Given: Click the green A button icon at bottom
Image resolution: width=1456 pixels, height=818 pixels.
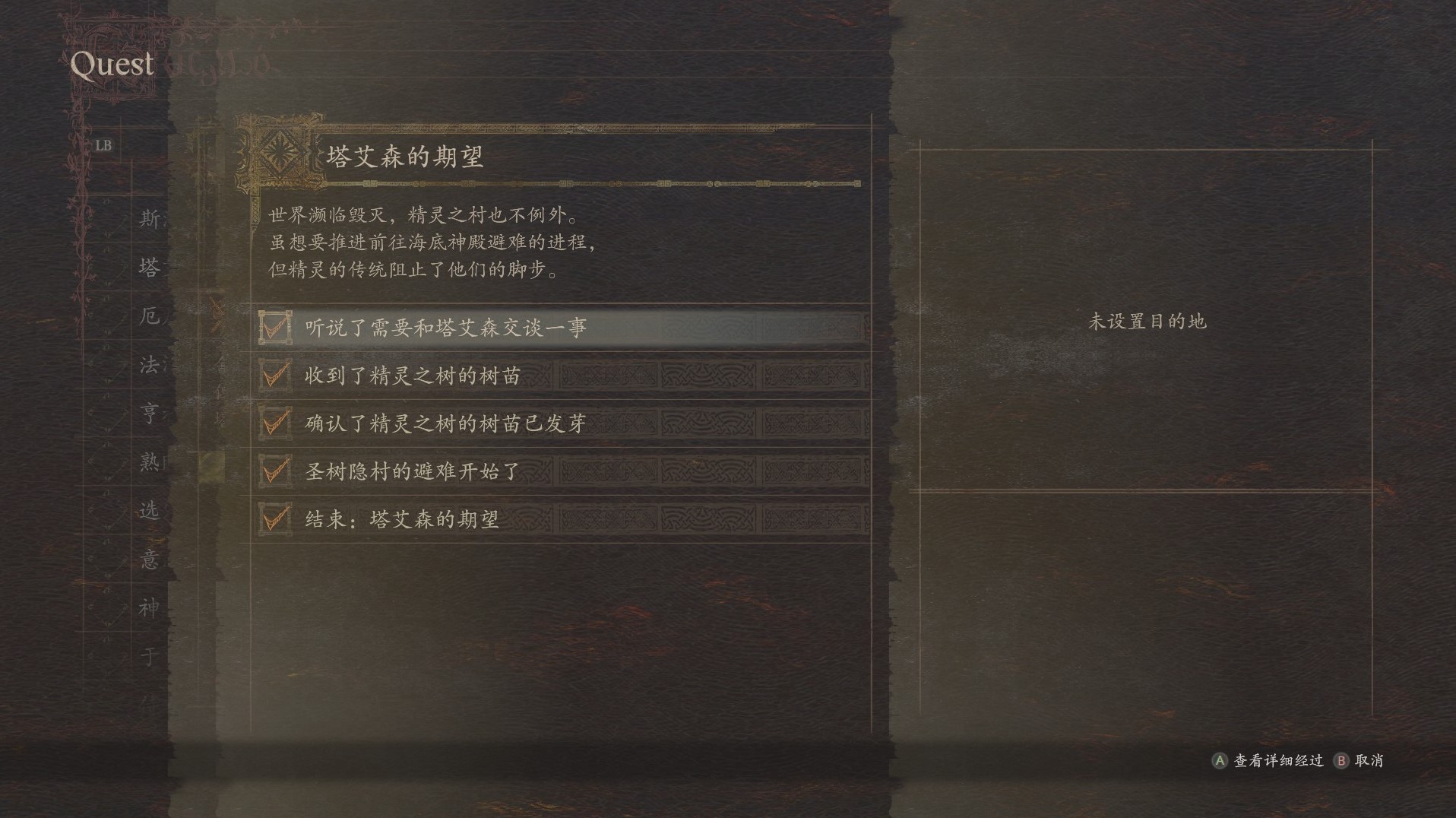Looking at the screenshot, I should [x=1220, y=759].
